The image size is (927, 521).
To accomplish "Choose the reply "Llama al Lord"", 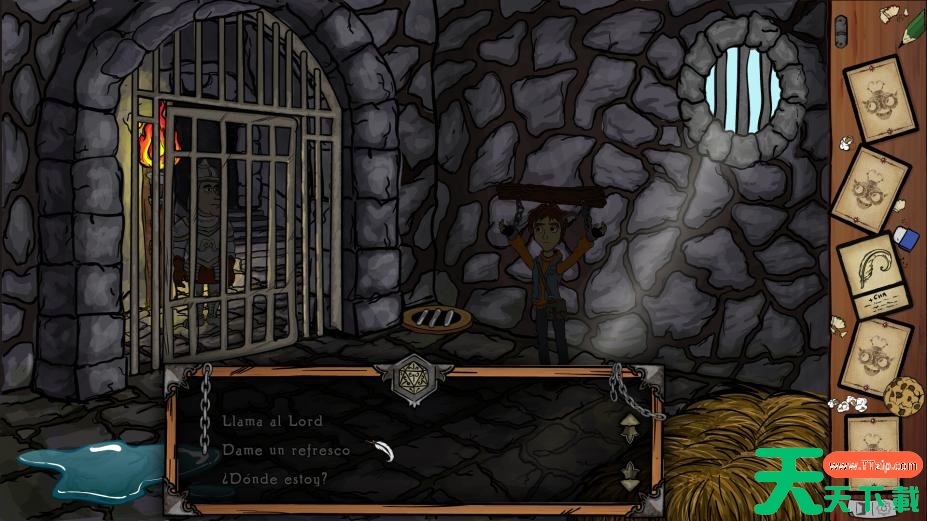I will 273,422.
